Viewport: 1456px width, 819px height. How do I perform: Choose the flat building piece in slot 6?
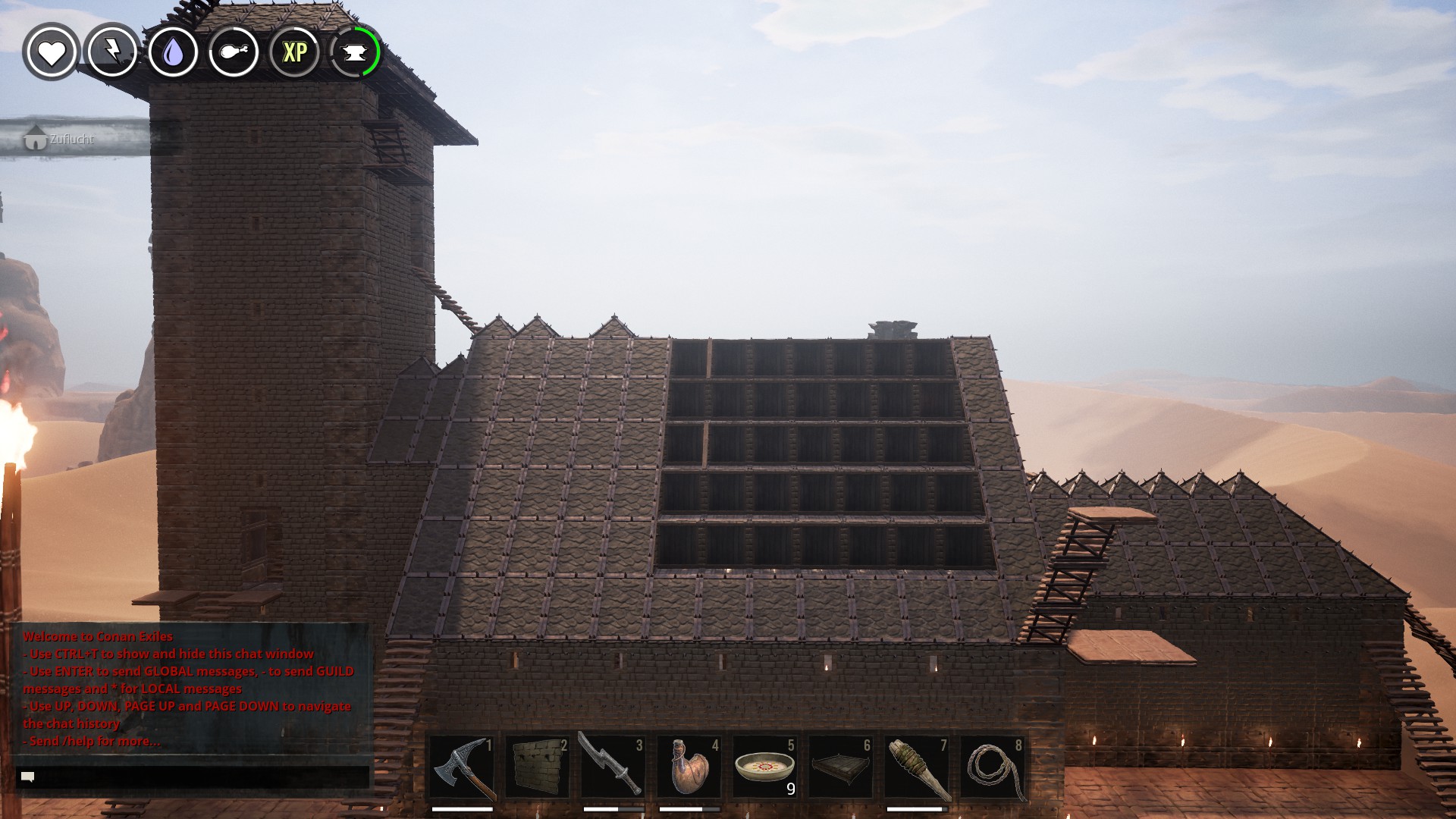pyautogui.click(x=841, y=767)
